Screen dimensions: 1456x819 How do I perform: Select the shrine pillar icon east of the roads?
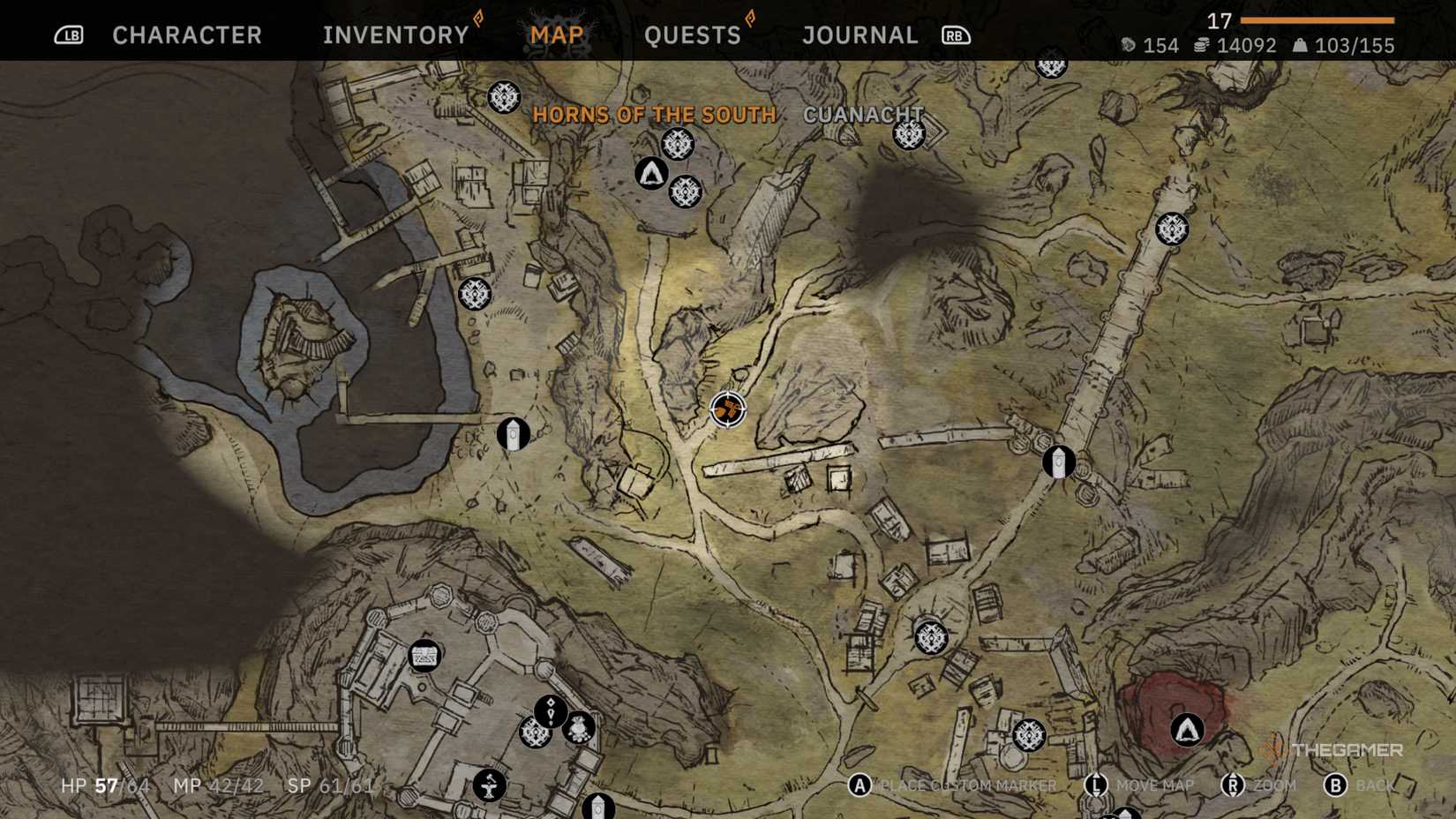[1058, 460]
